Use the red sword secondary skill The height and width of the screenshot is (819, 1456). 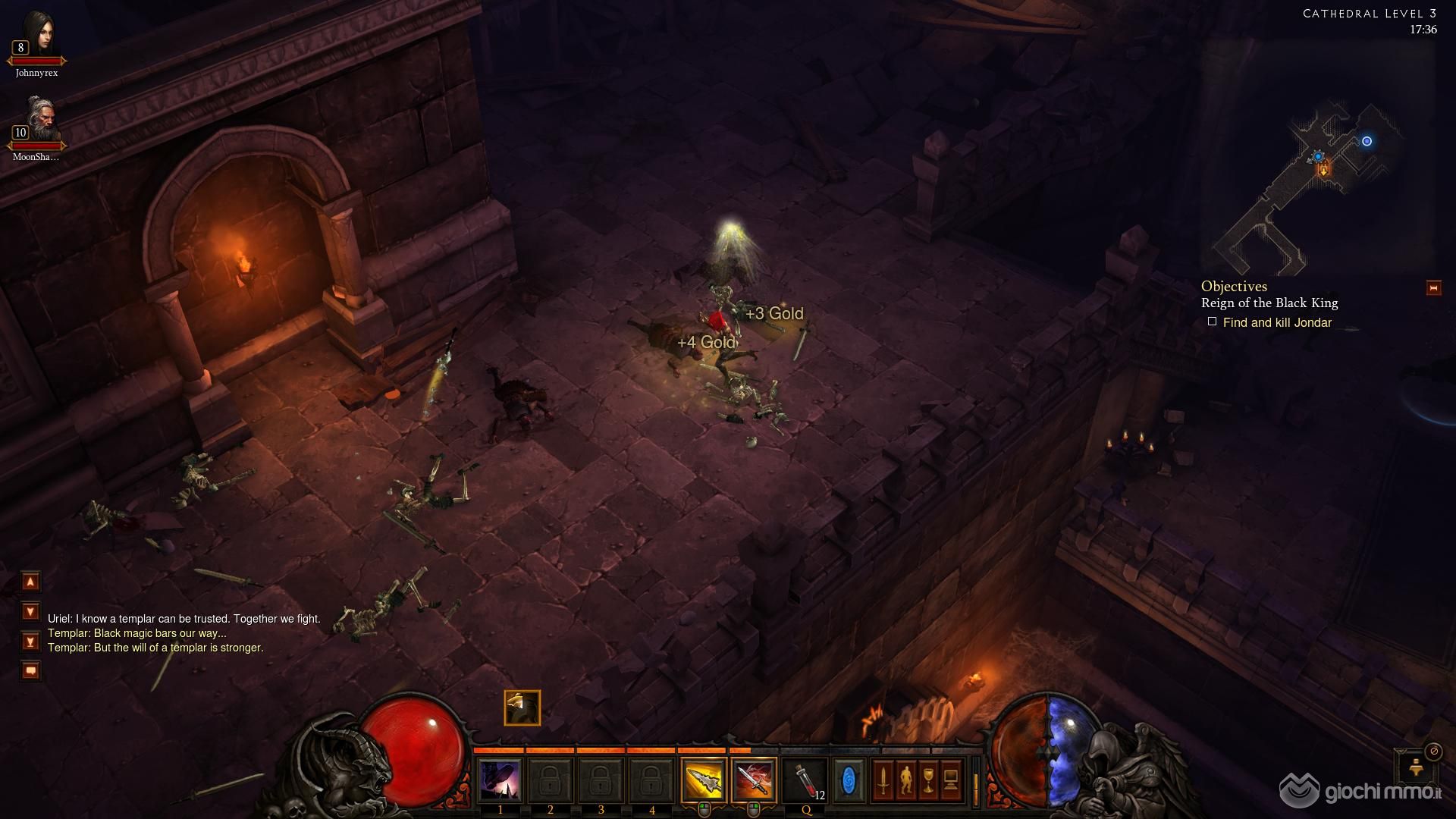754,780
